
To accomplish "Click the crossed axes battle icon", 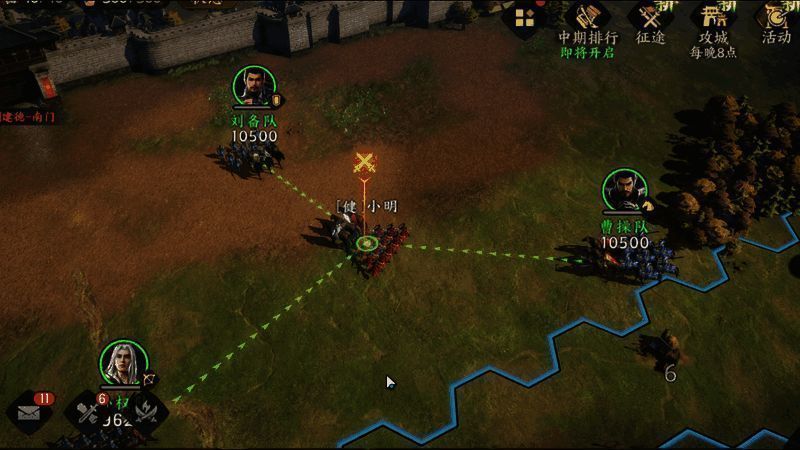I will [146, 412].
